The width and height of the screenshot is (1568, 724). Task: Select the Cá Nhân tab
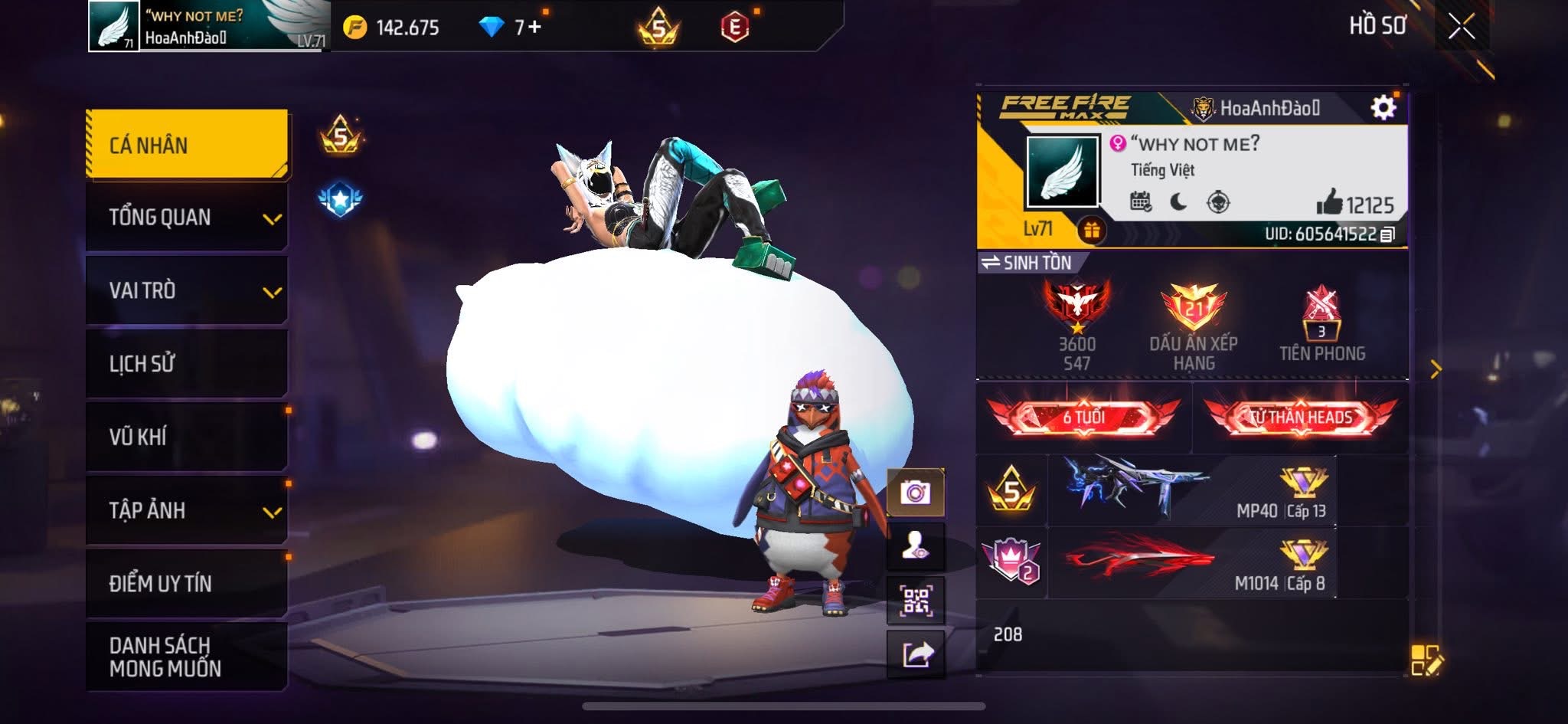coord(187,145)
